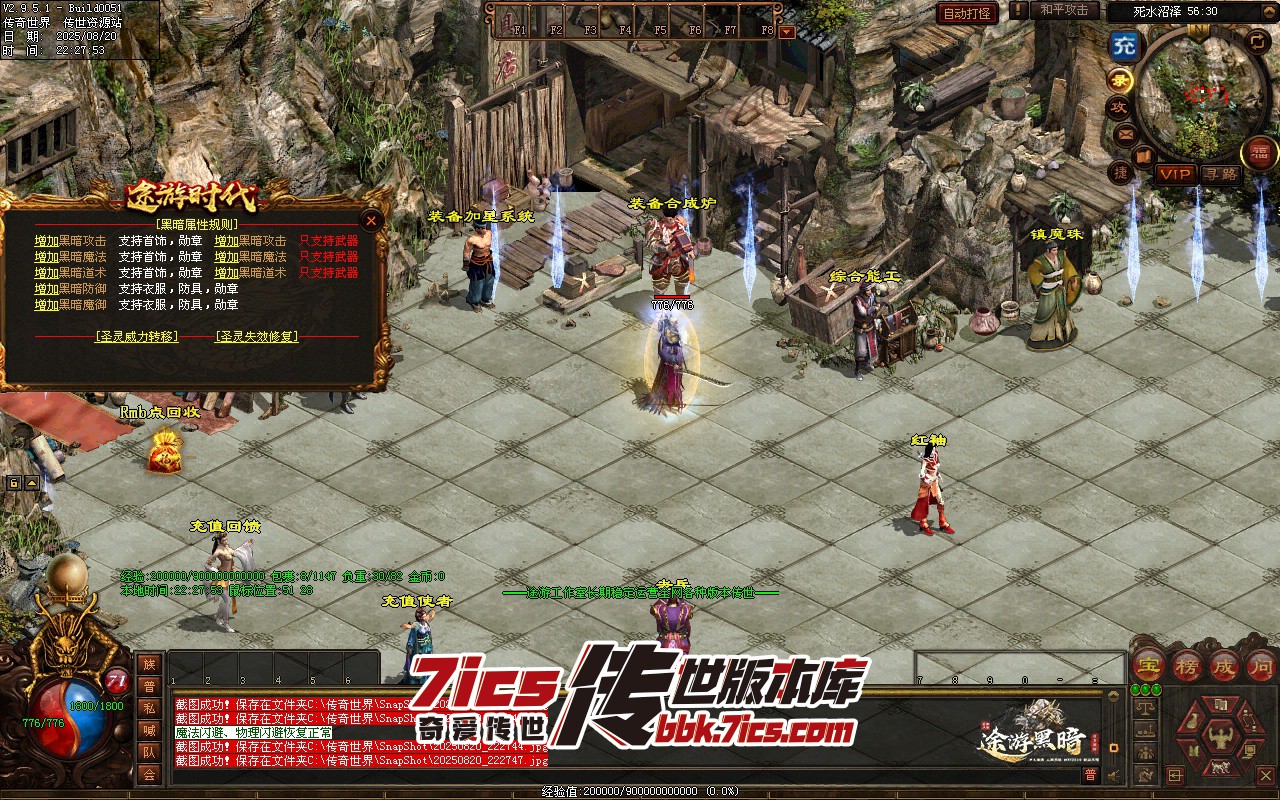Open the 宝 treasure button
Screen dimensions: 1280x800
[1150, 665]
